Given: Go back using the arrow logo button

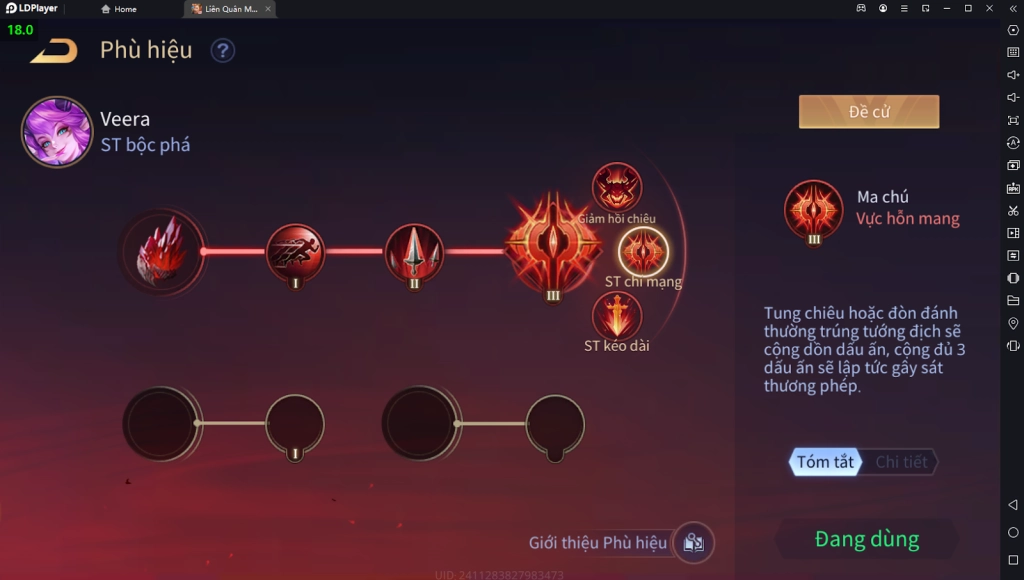Looking at the screenshot, I should 55,50.
